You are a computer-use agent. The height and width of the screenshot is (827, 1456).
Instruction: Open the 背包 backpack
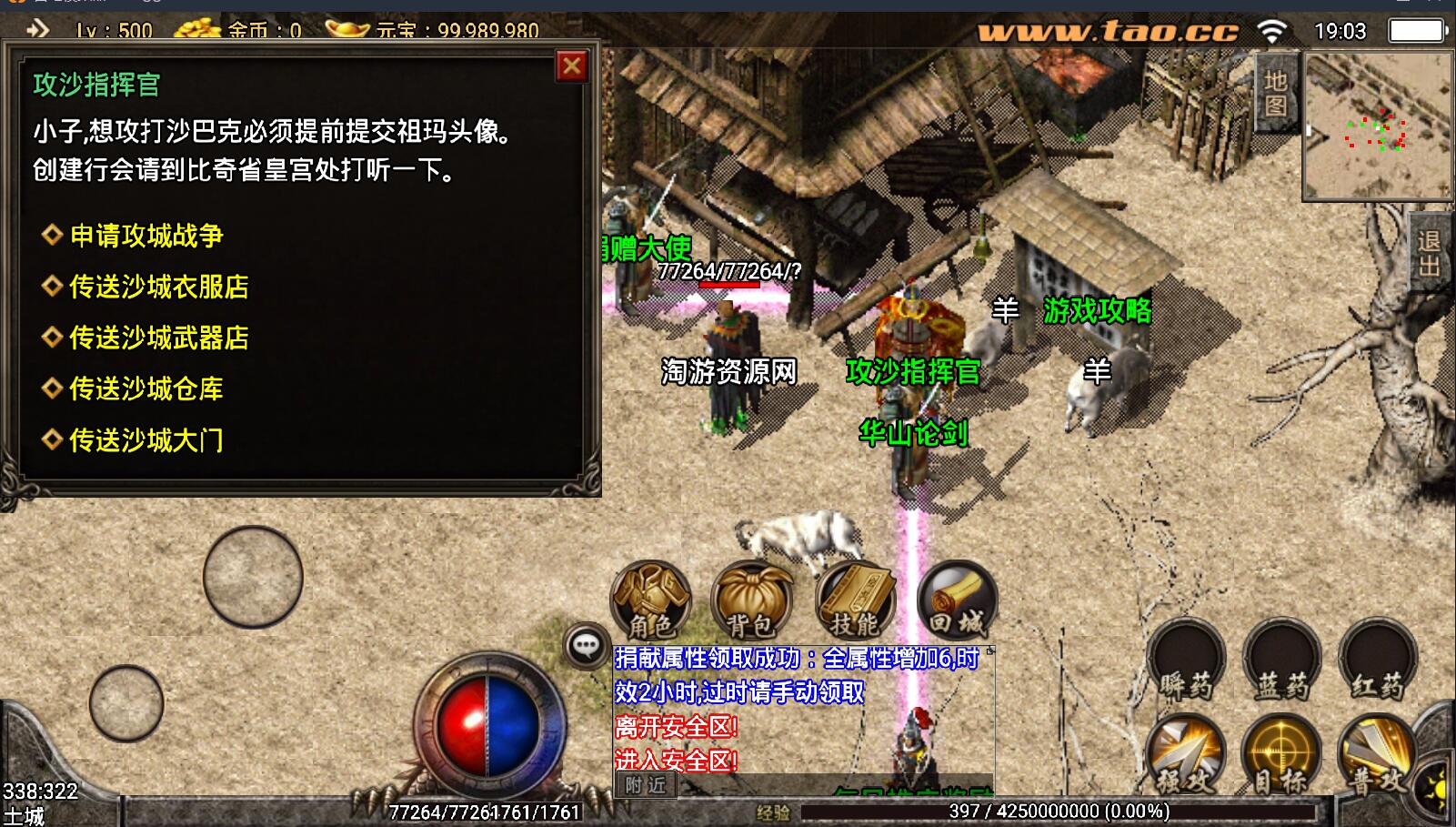[751, 600]
